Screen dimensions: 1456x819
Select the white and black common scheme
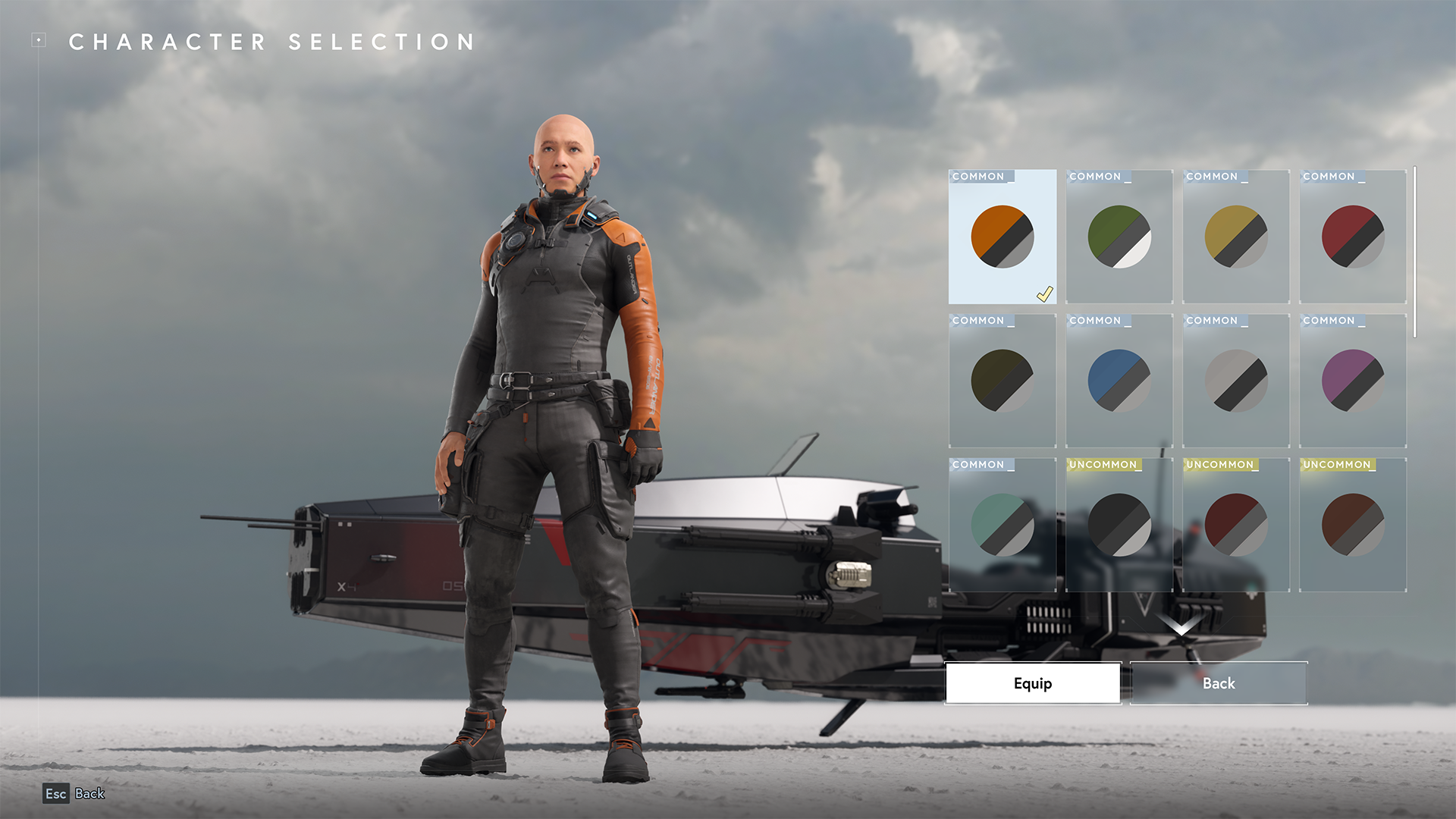(x=1235, y=381)
